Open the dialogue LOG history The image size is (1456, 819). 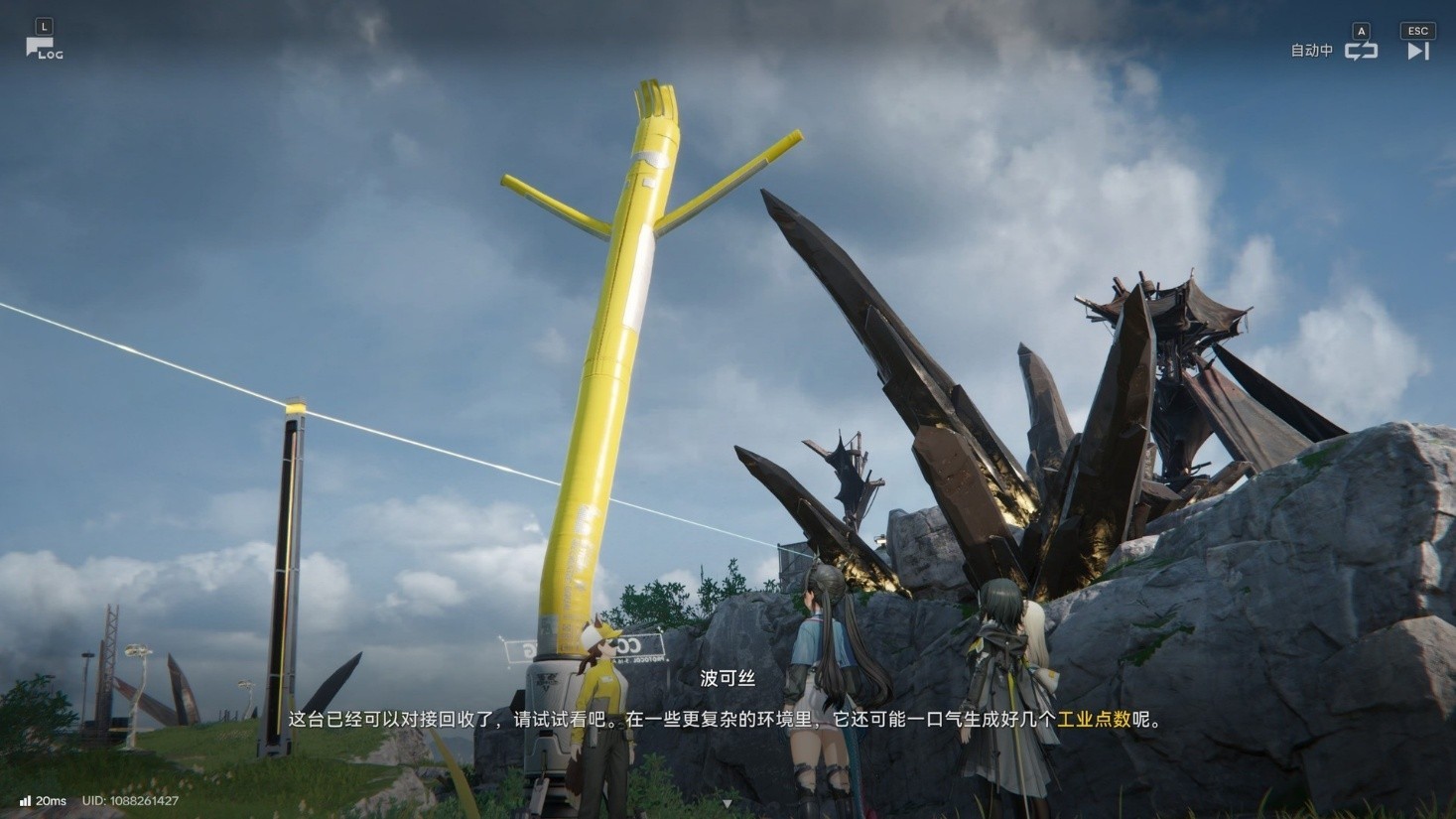(x=43, y=48)
